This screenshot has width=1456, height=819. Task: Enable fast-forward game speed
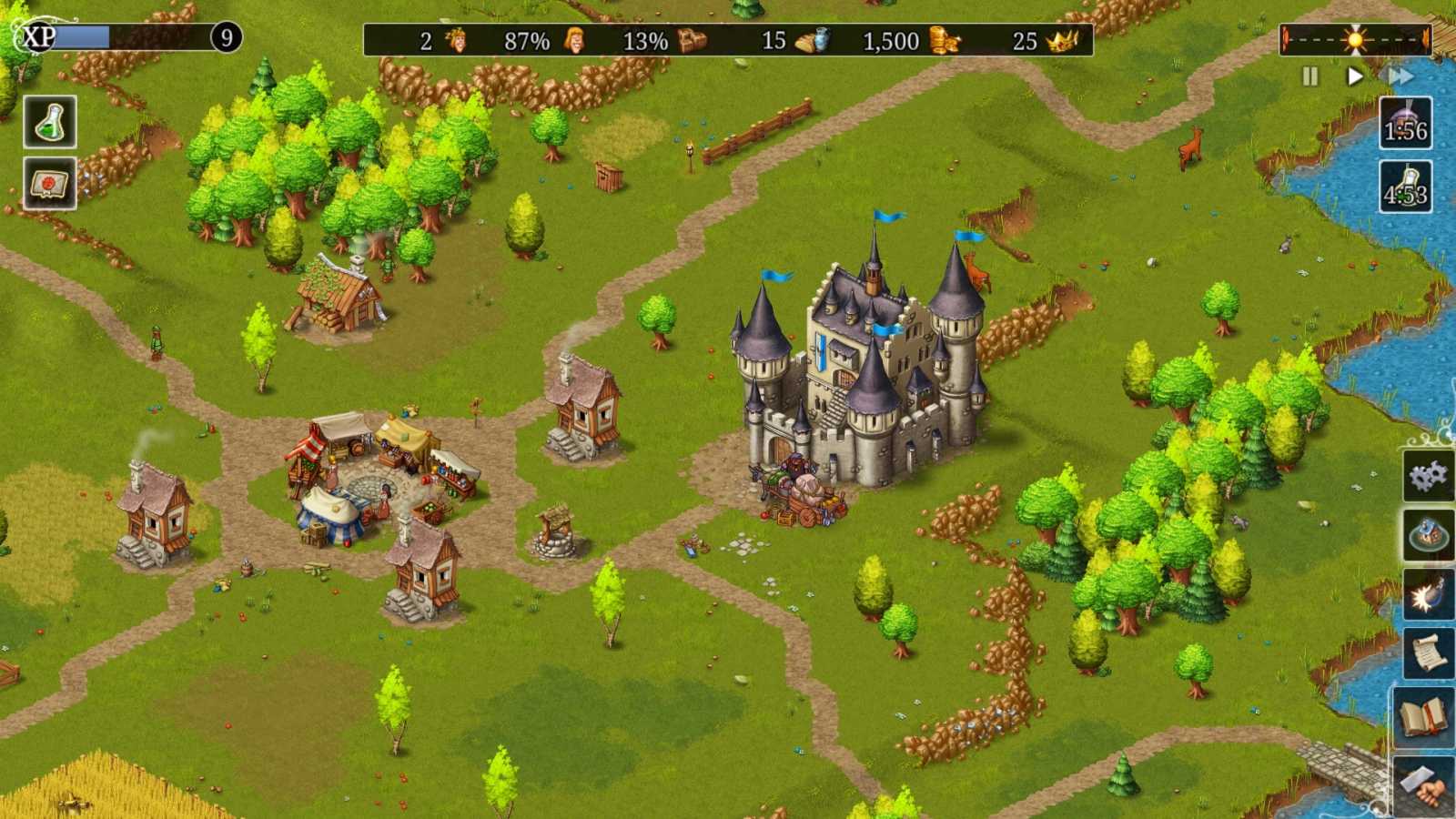coord(1399,77)
